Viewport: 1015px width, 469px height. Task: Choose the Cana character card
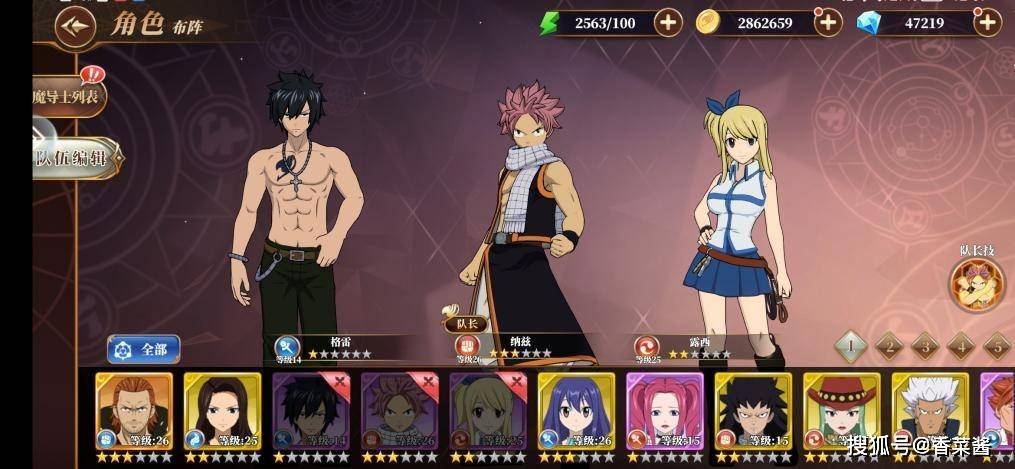[x=222, y=413]
